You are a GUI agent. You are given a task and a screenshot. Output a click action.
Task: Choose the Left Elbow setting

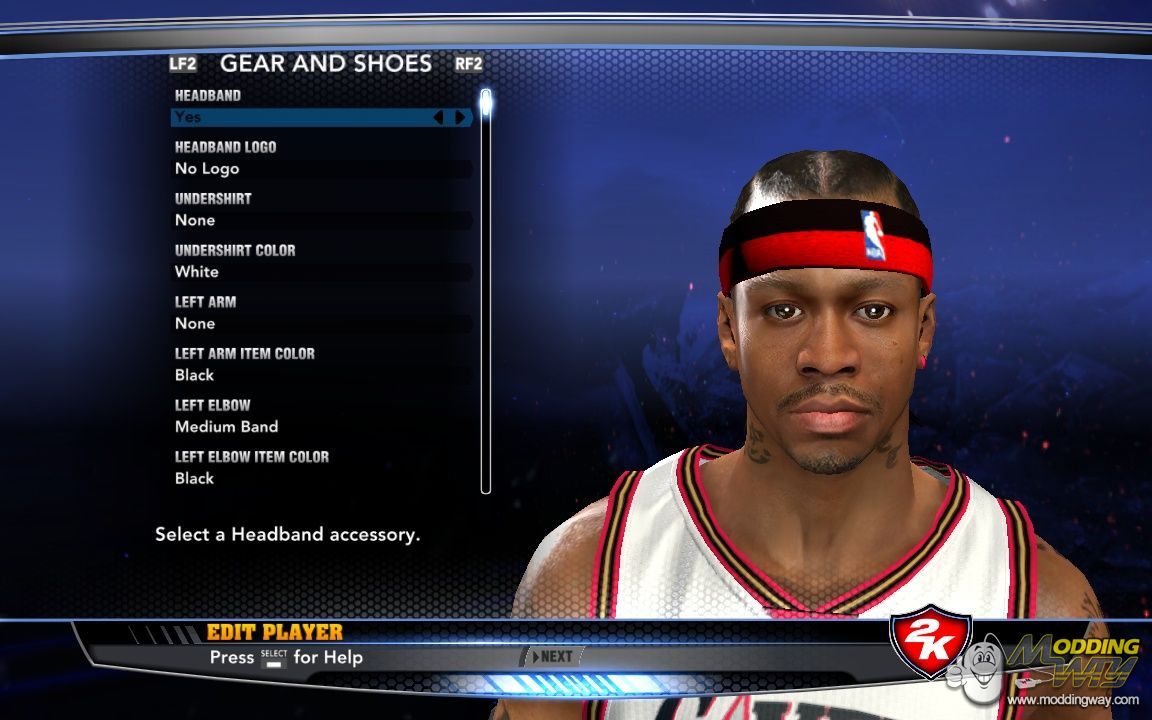[320, 427]
